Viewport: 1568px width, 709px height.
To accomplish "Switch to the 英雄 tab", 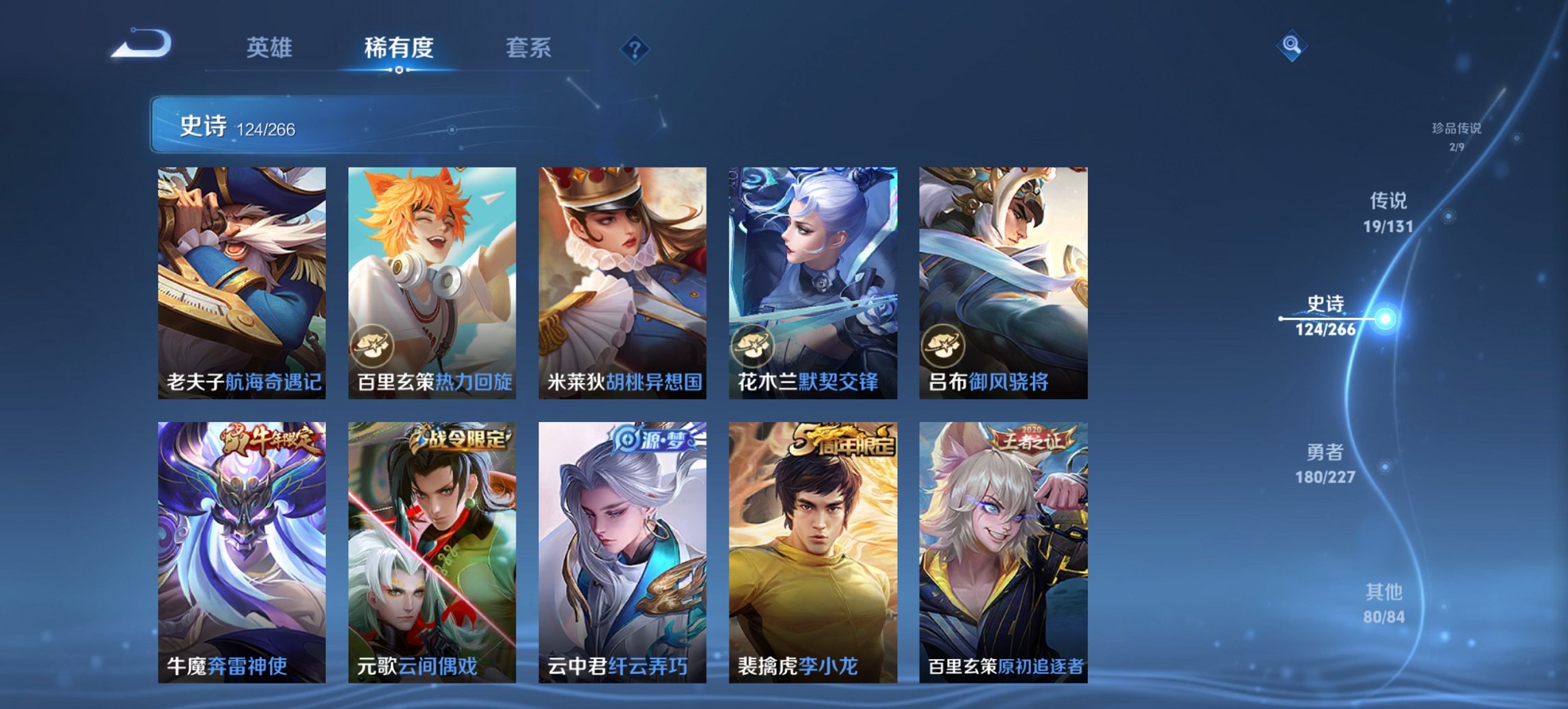I will tap(271, 48).
